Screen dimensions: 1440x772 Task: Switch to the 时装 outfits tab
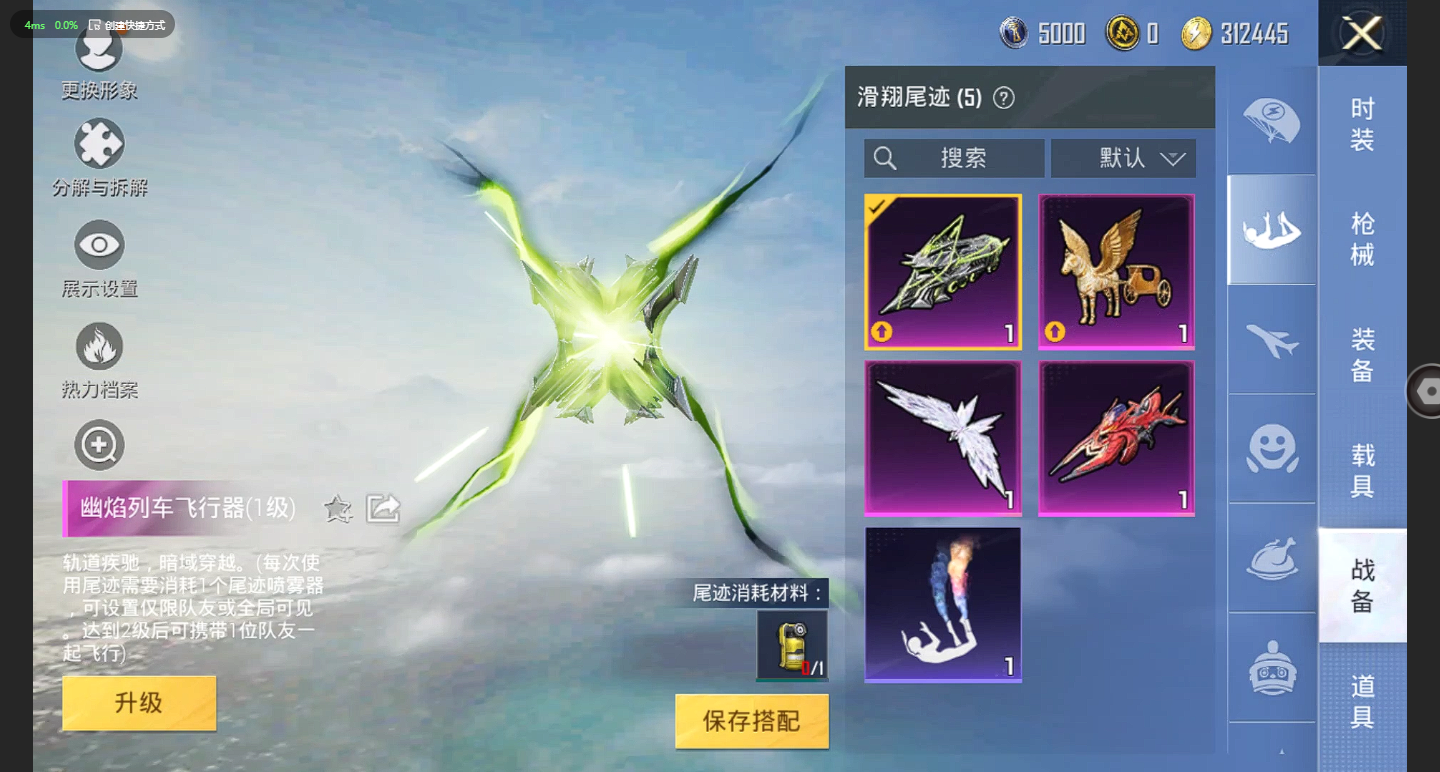1362,124
